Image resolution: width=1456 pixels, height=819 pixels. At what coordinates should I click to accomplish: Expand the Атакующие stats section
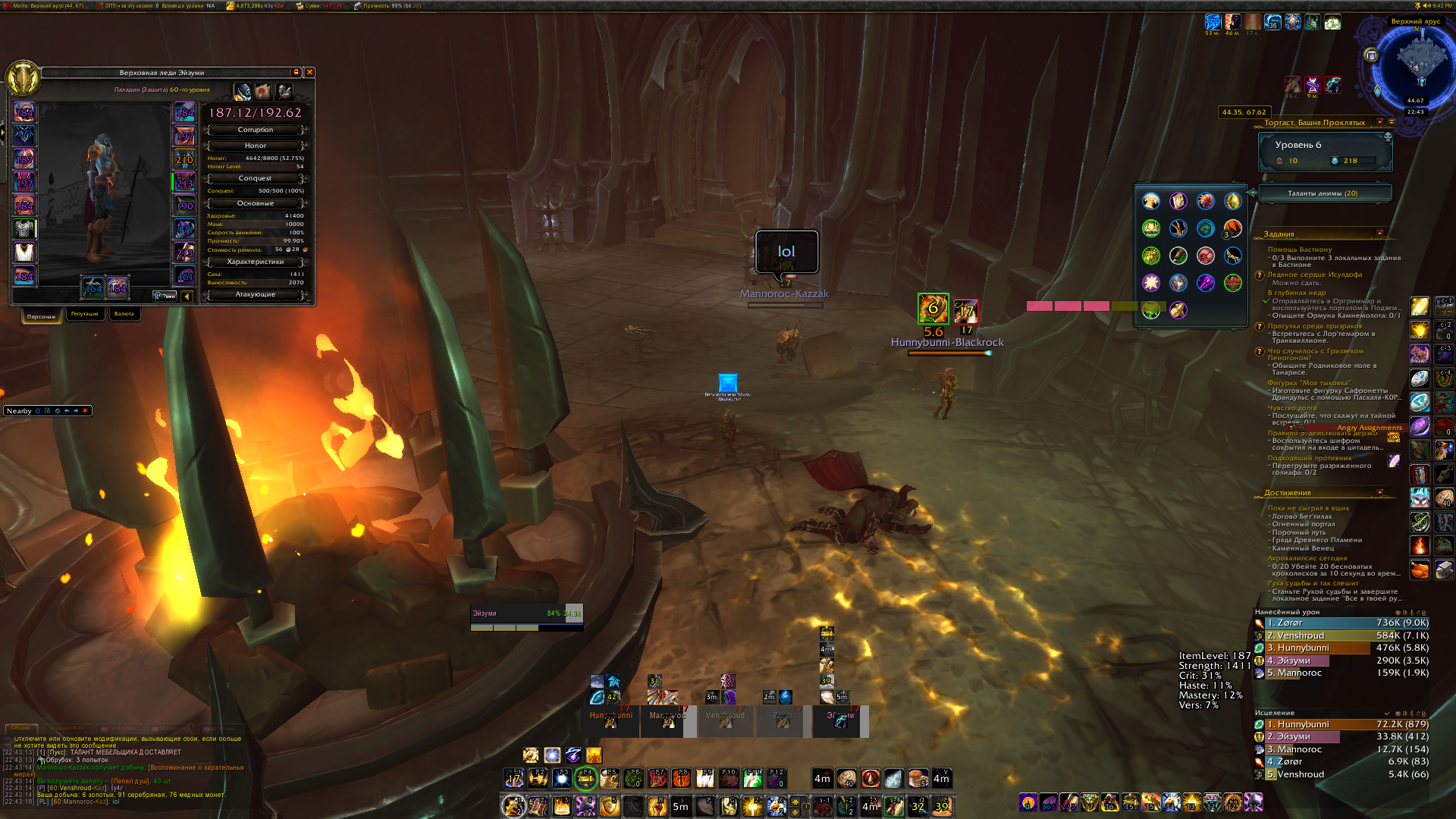pos(256,294)
